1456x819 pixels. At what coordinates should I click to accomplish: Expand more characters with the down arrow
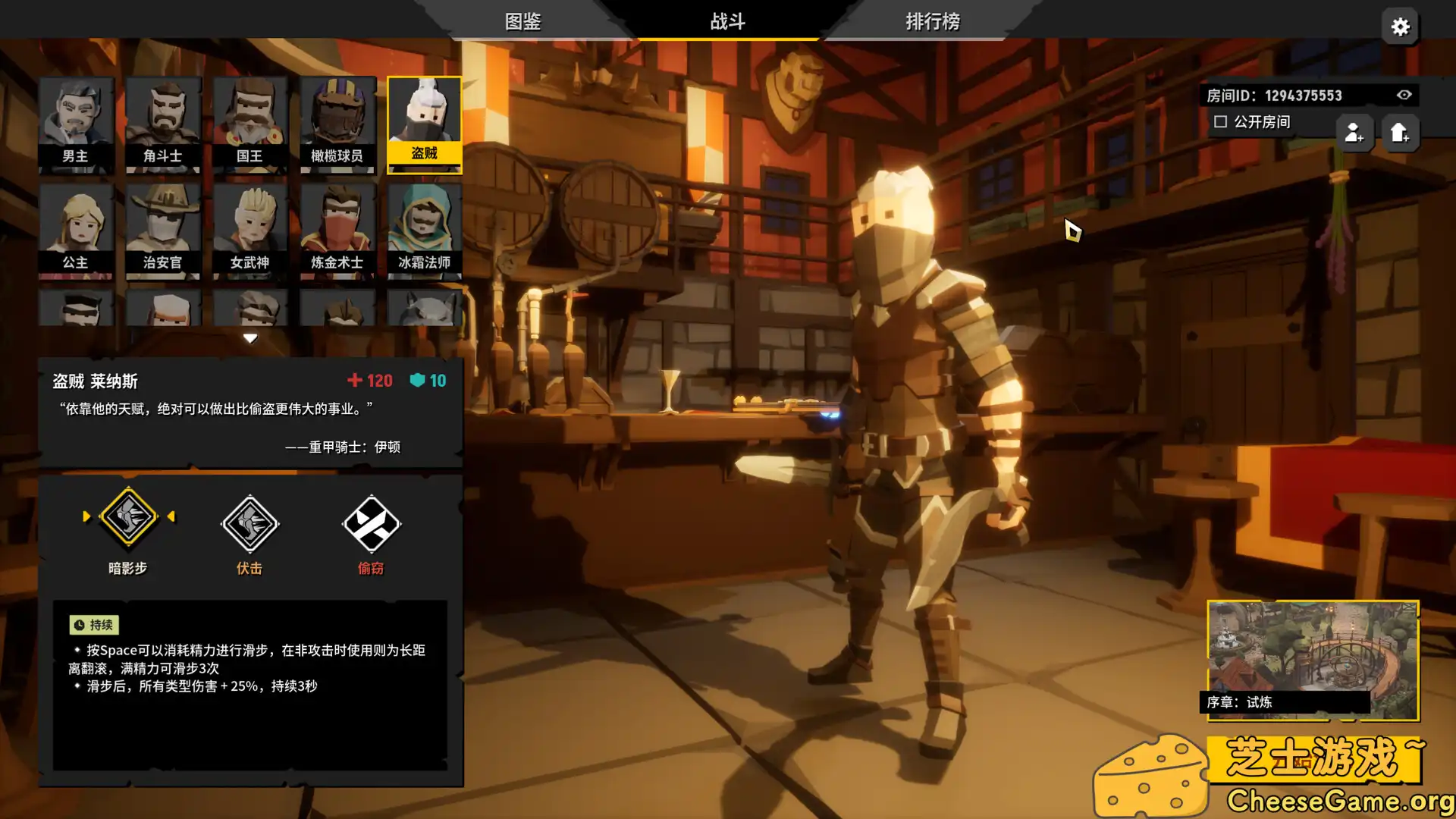pyautogui.click(x=250, y=337)
